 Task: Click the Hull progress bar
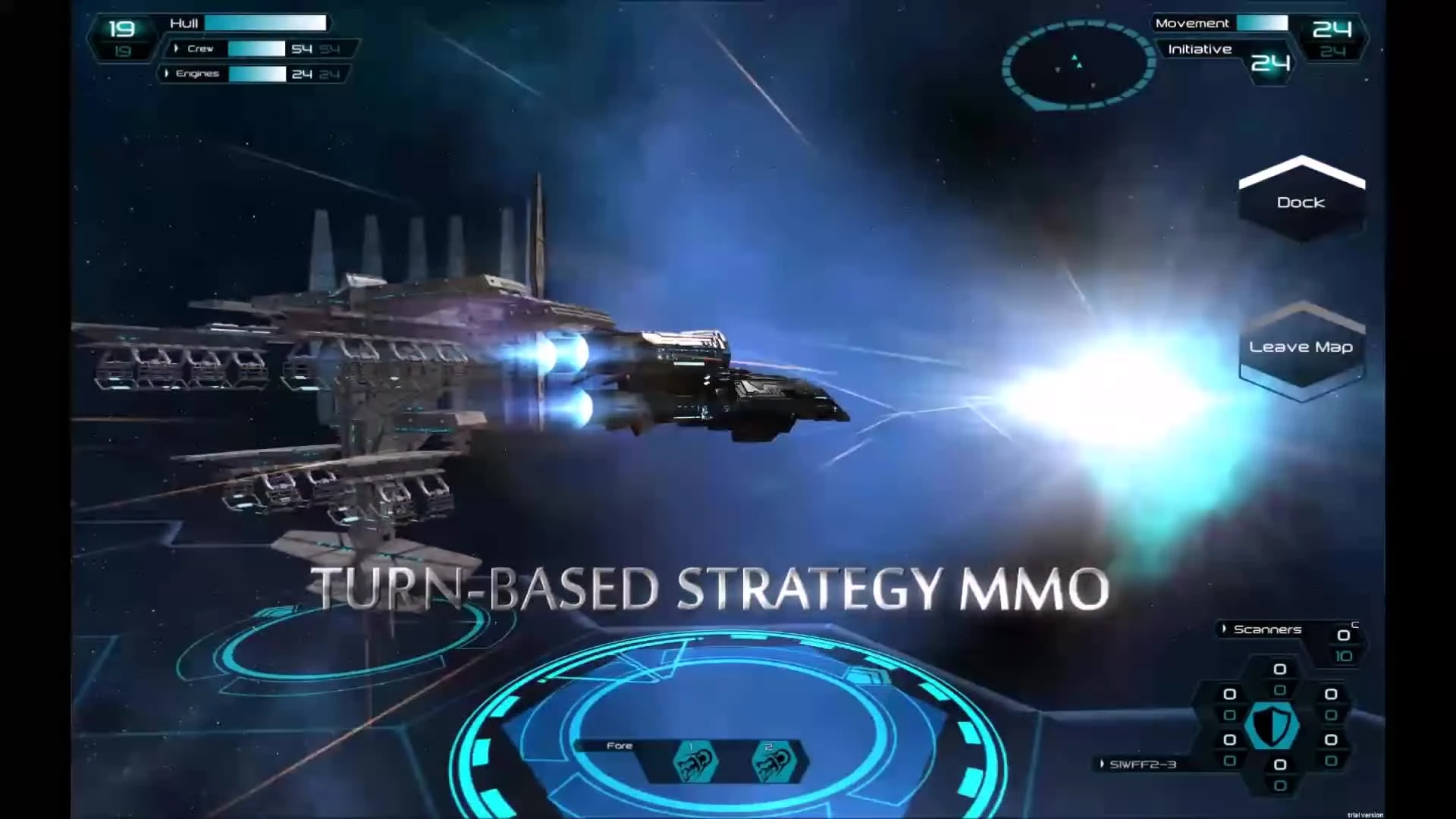click(265, 23)
